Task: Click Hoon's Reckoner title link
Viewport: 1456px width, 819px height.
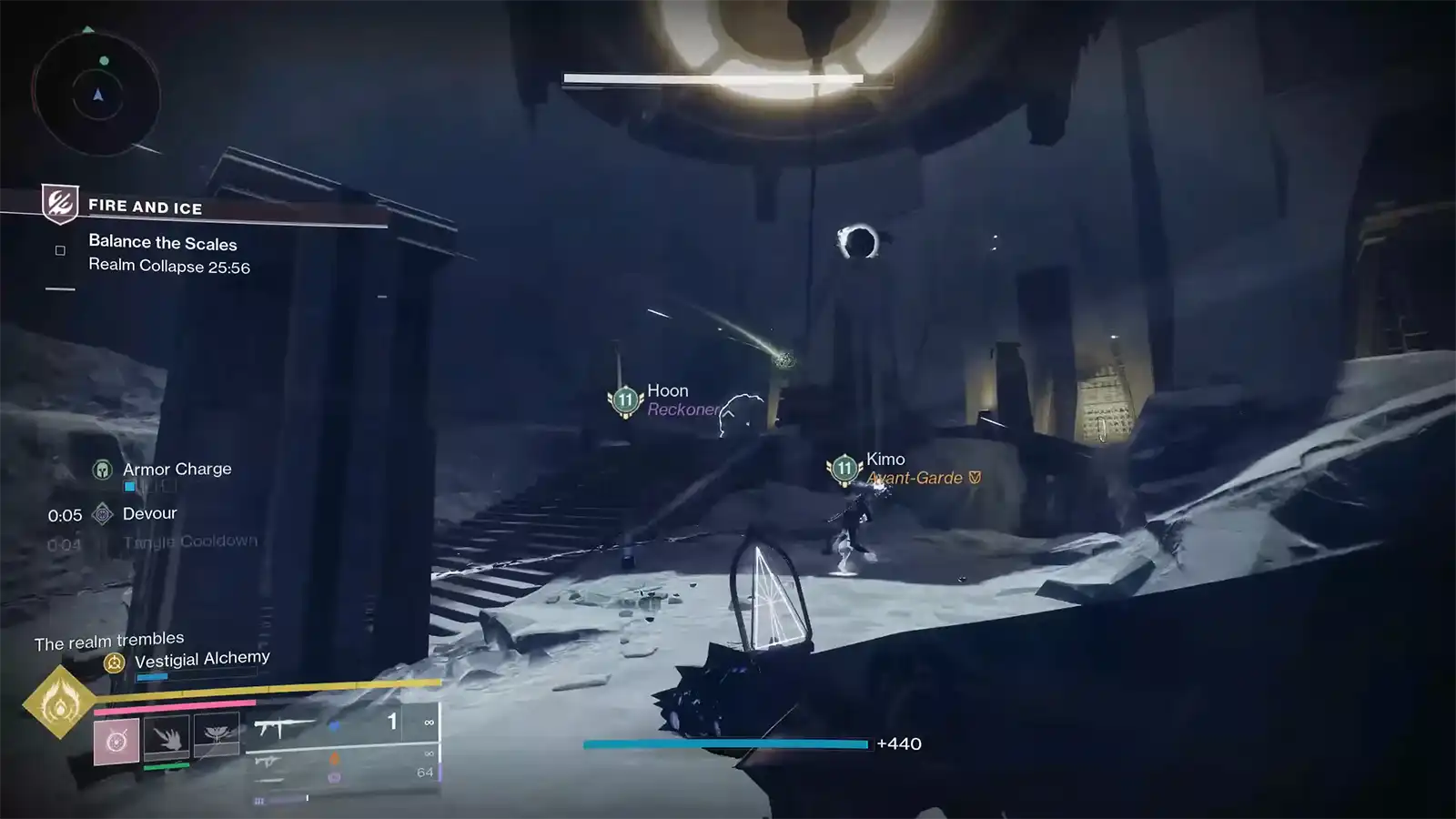Action: (682, 409)
